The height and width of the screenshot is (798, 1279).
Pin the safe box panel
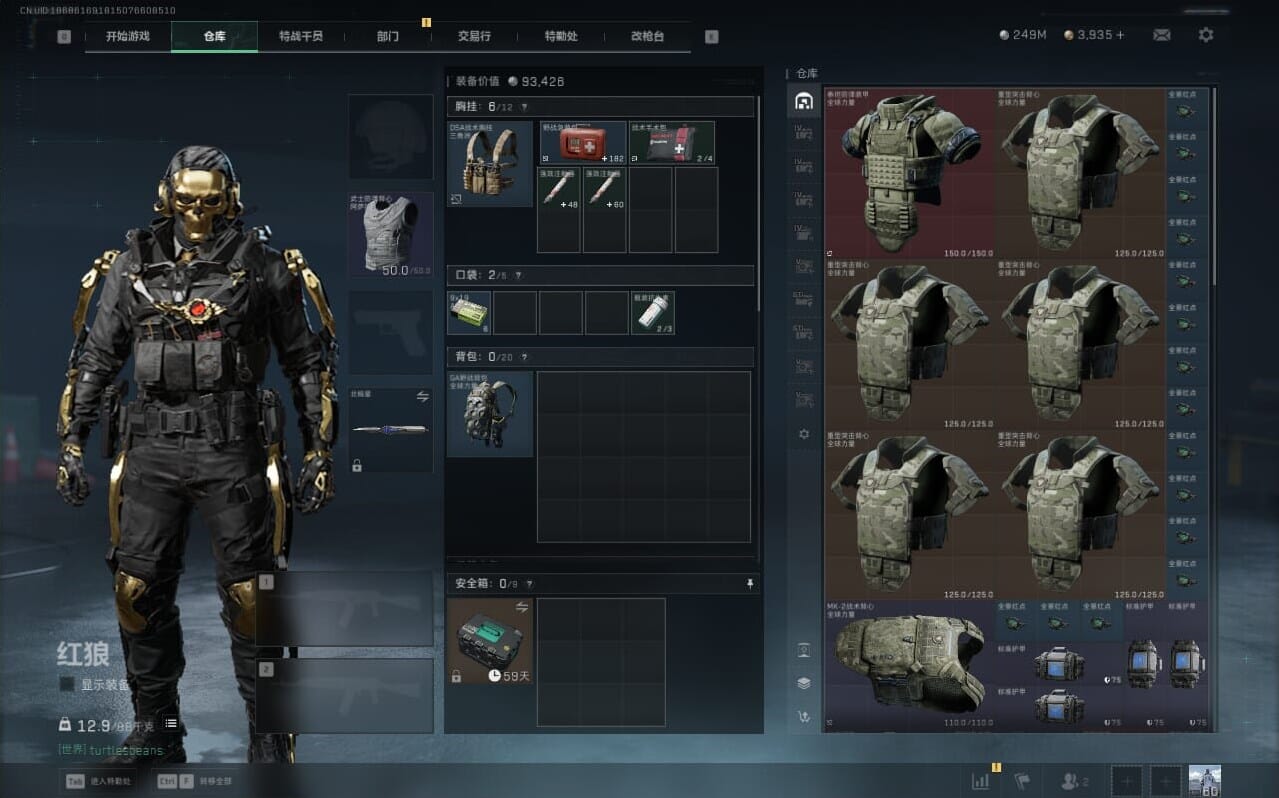coord(750,583)
